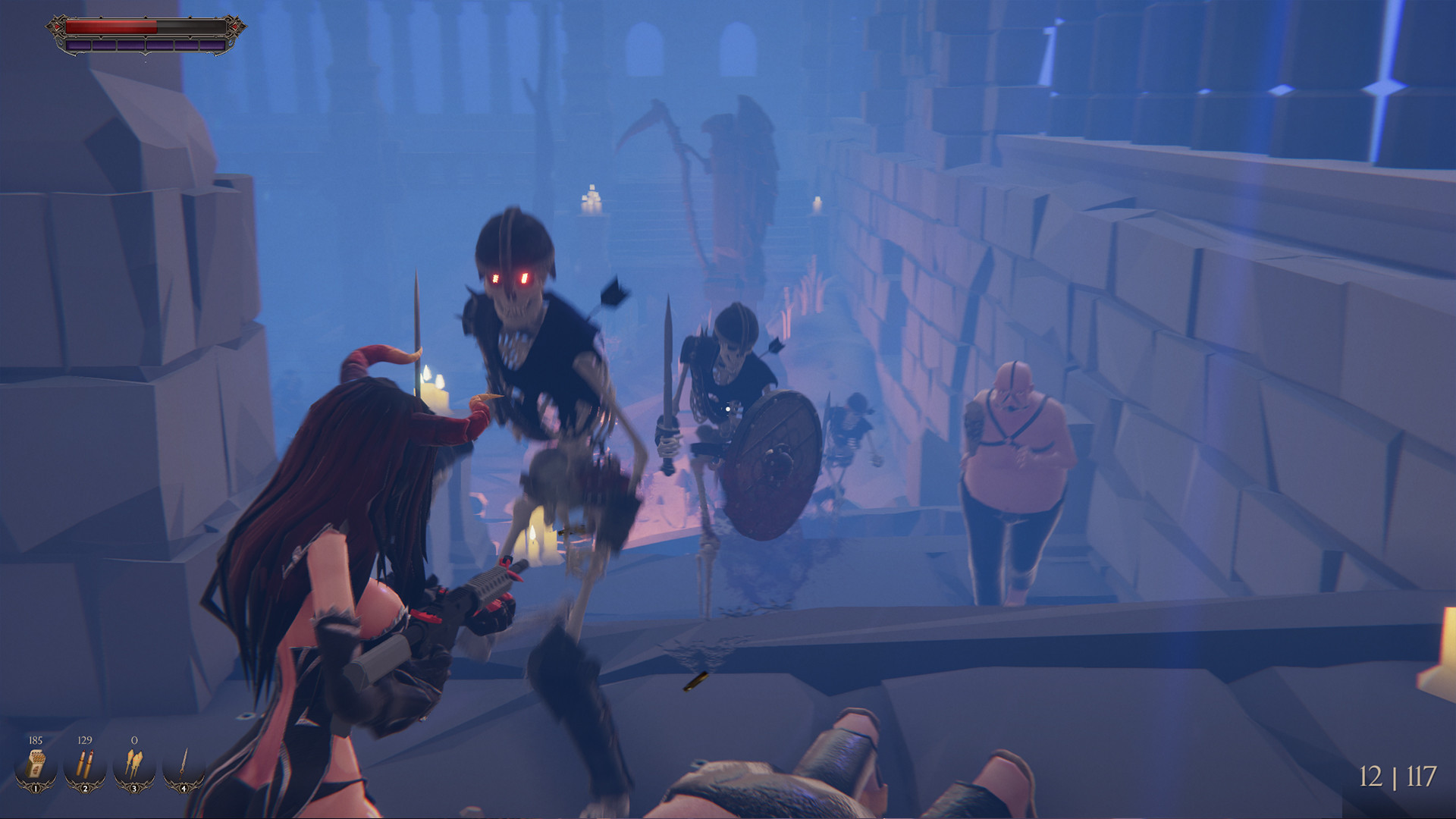The height and width of the screenshot is (819, 1456).
Task: Equip the sword melee slot
Action: point(184,766)
